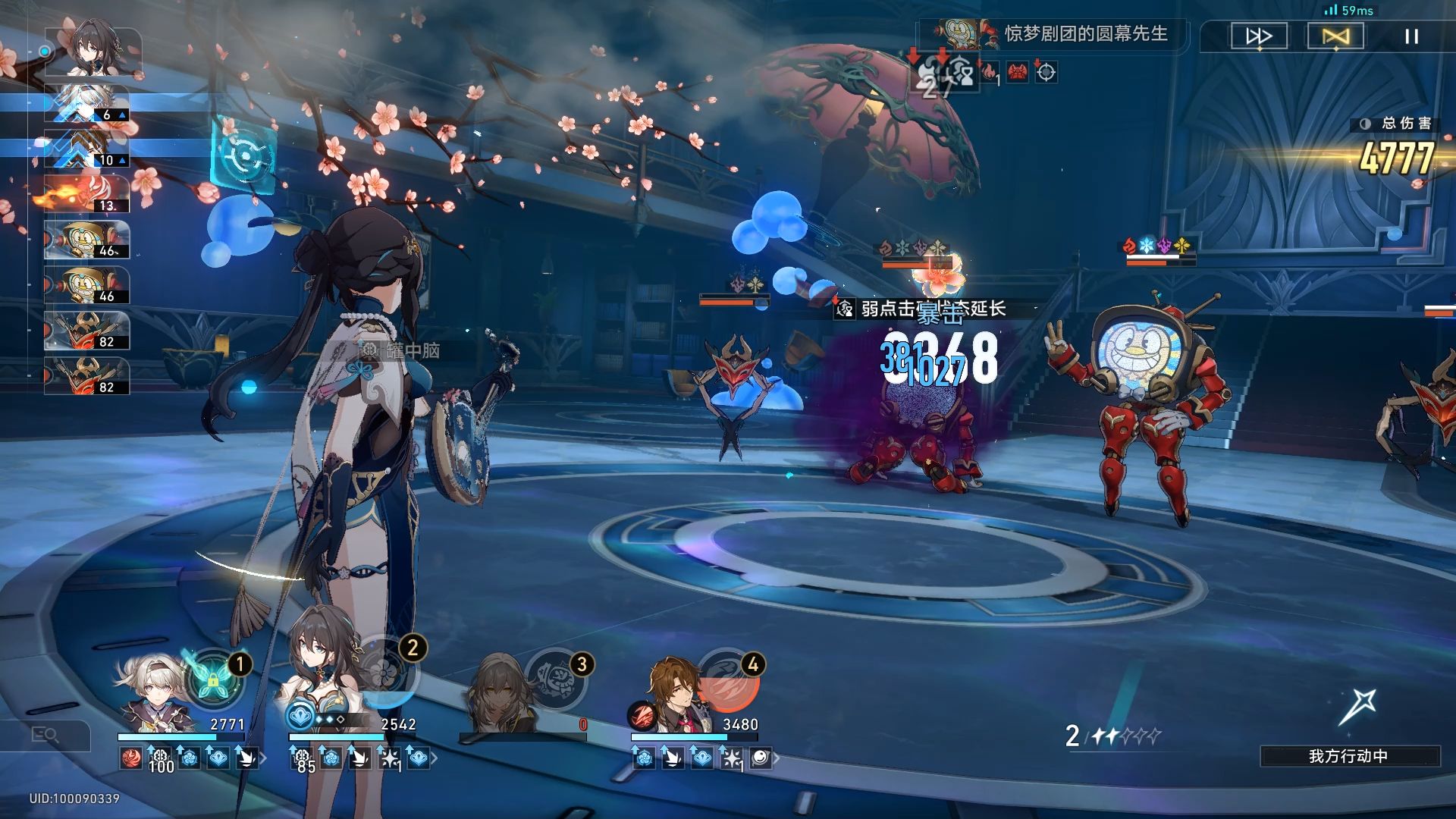
Task: Select the active Ruan Mei turn-order portrait
Action: [x=94, y=52]
